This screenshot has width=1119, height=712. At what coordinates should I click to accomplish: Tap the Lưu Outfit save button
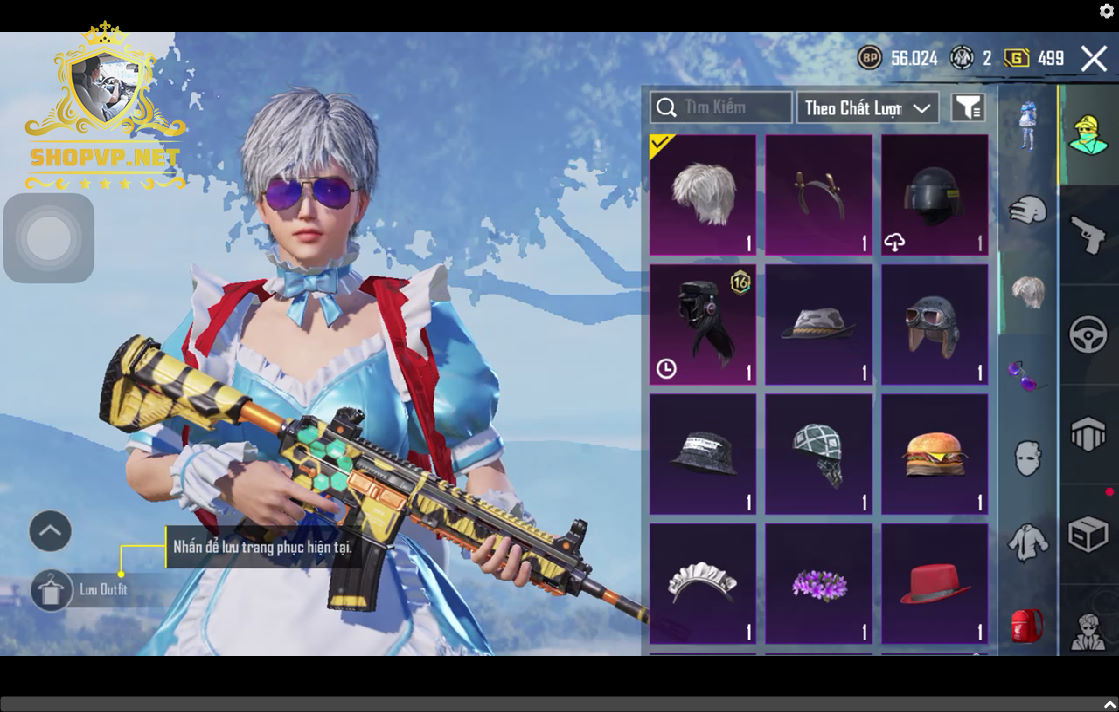[51, 590]
